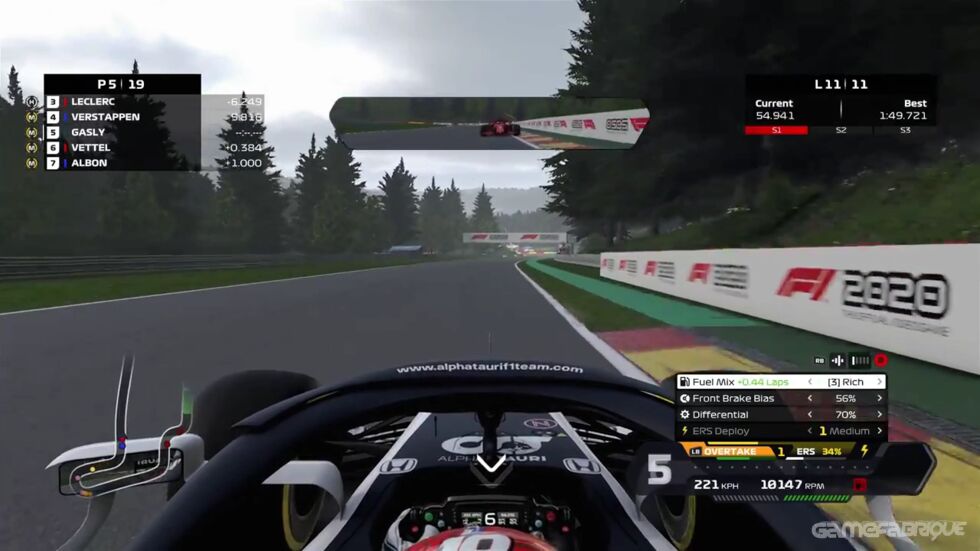Lower the Differential with its left arrow
This screenshot has height=551, width=980.
(x=811, y=414)
